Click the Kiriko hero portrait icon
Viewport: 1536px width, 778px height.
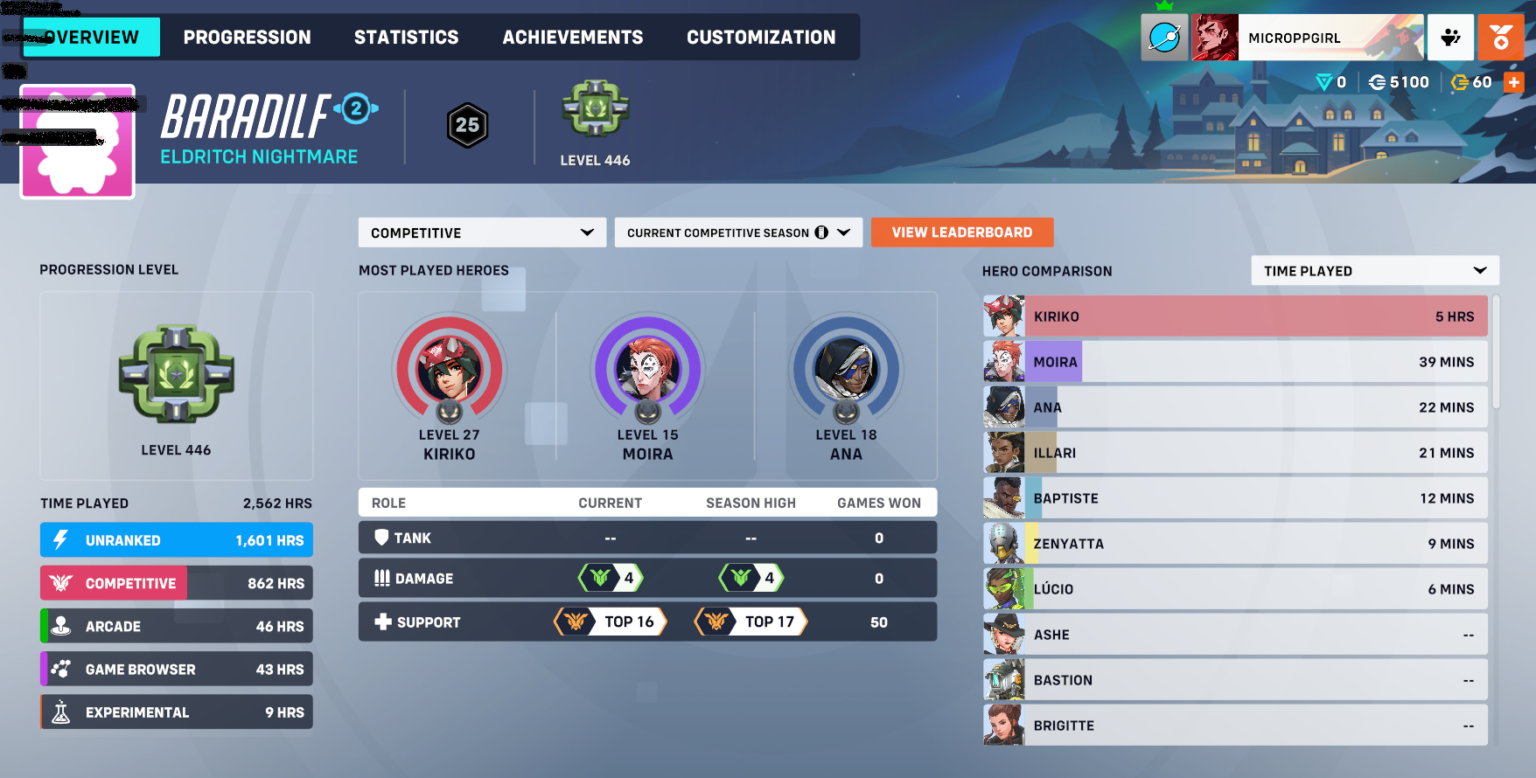click(449, 369)
